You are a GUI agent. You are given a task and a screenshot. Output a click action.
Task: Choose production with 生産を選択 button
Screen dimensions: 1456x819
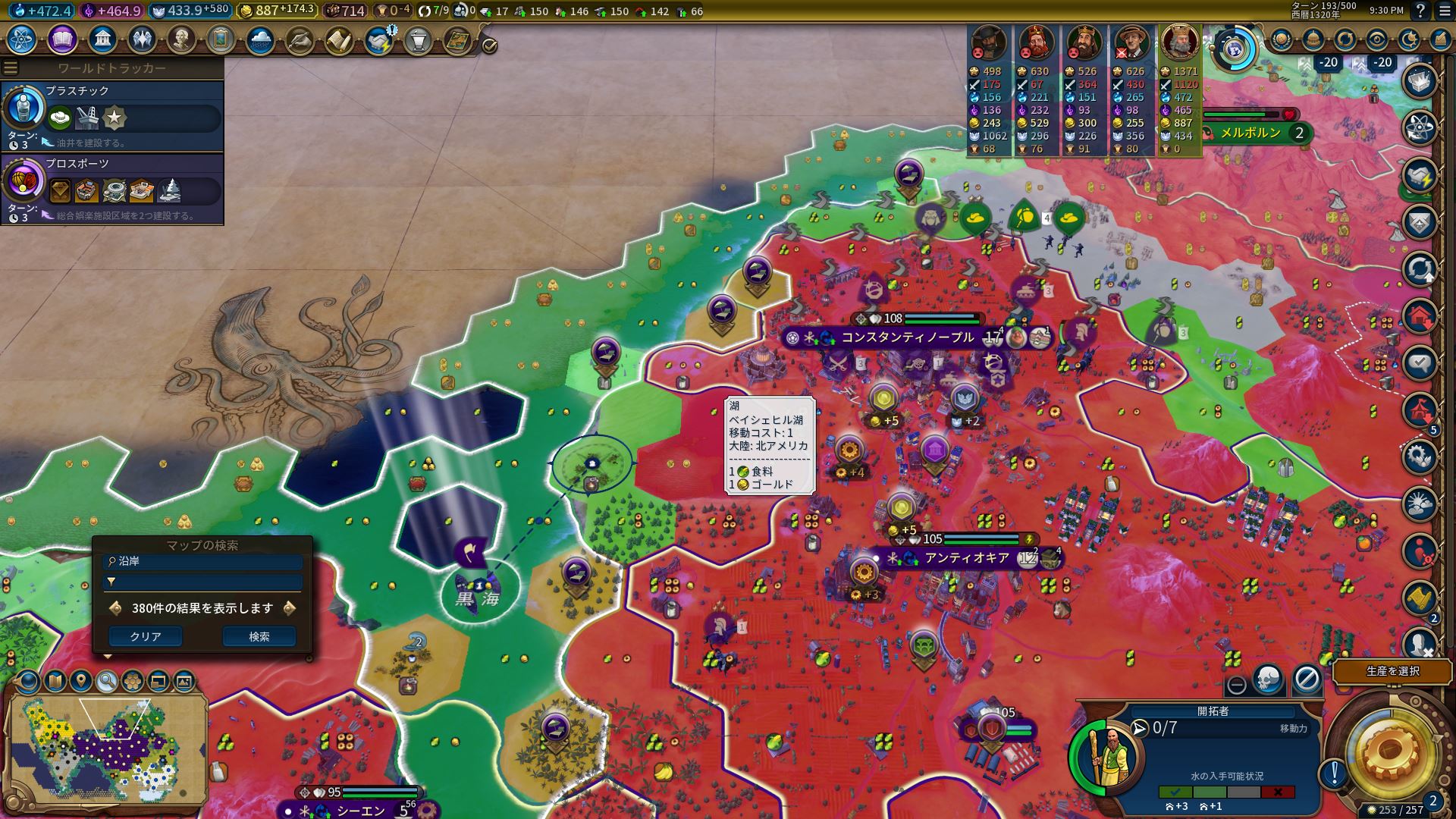(x=1392, y=672)
